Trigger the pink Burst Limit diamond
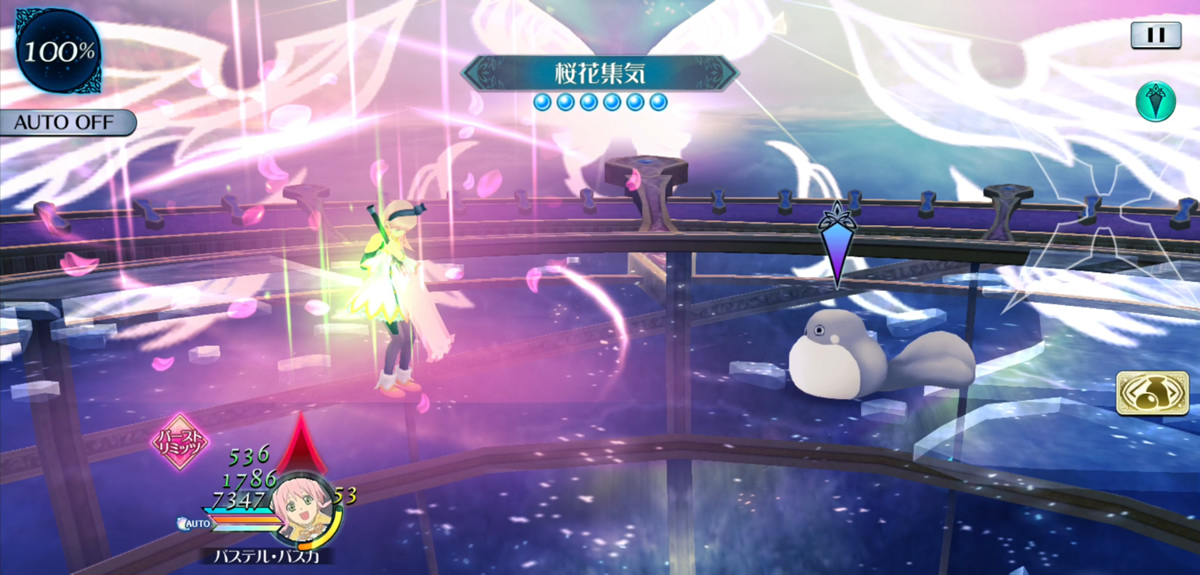 180,440
